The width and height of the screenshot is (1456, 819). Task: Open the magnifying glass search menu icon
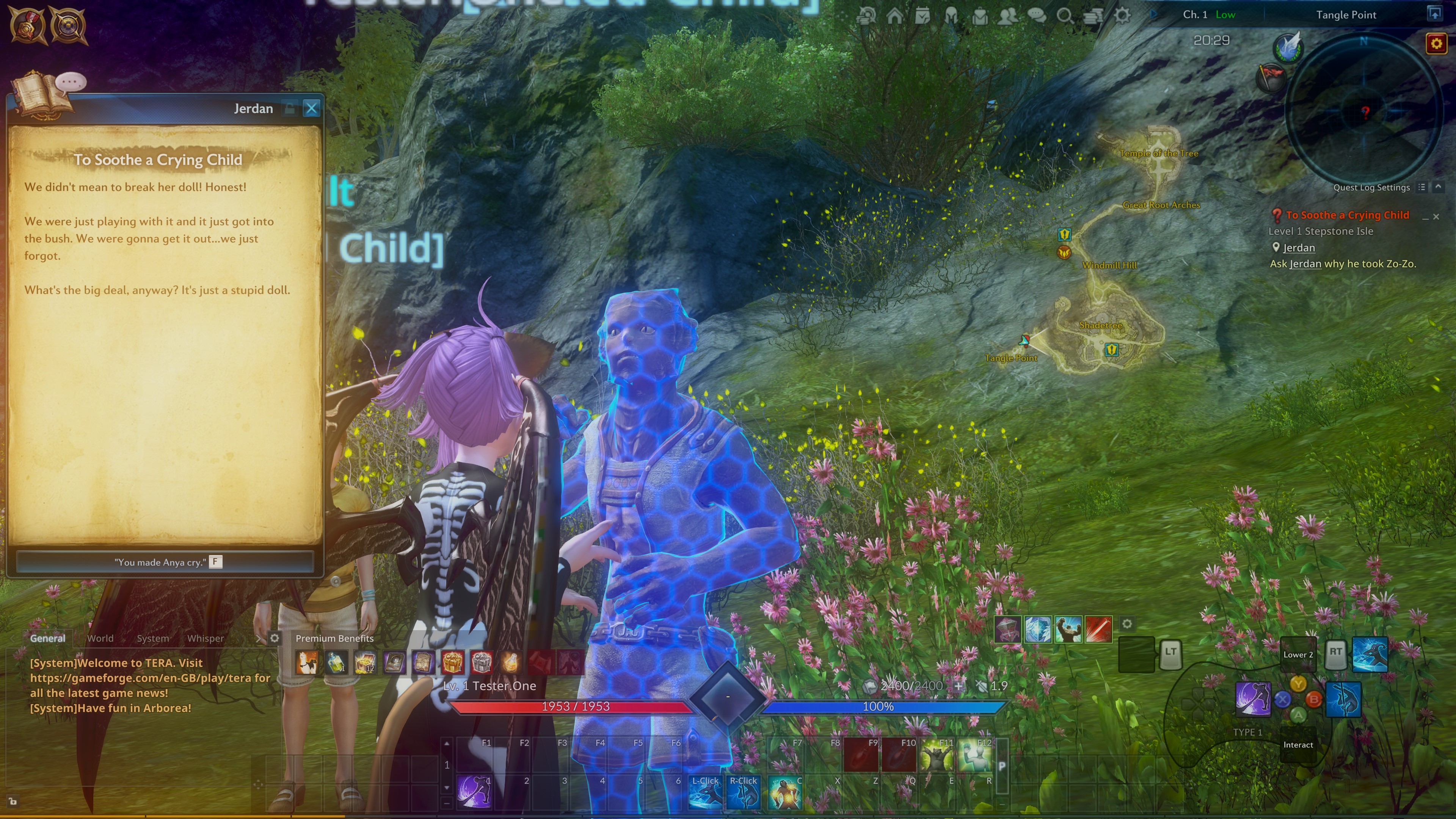(x=1065, y=15)
